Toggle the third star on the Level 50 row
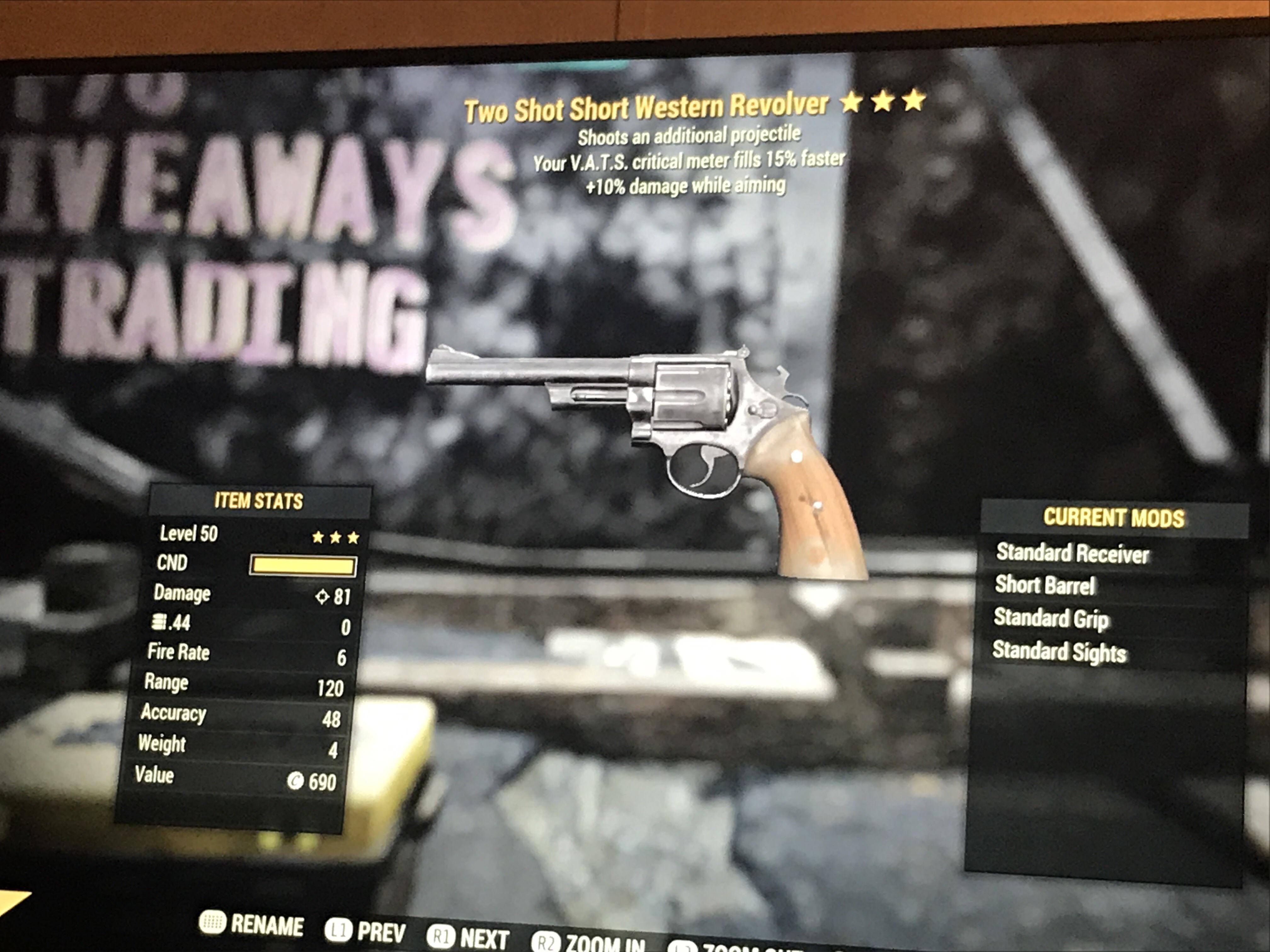Screen dimensions: 1270x952 [x=353, y=536]
